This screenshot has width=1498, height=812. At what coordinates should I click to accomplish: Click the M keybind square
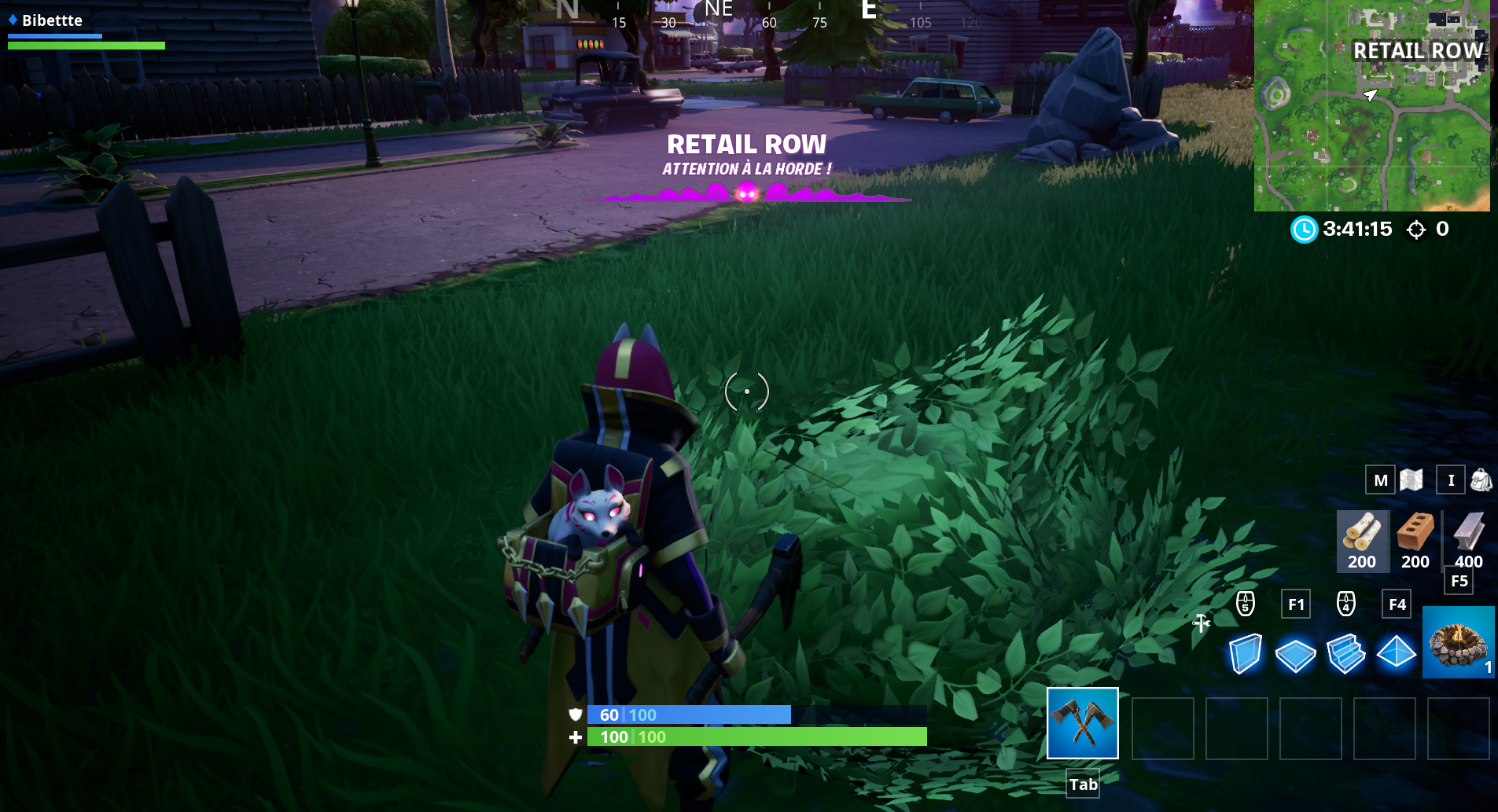[x=1381, y=479]
